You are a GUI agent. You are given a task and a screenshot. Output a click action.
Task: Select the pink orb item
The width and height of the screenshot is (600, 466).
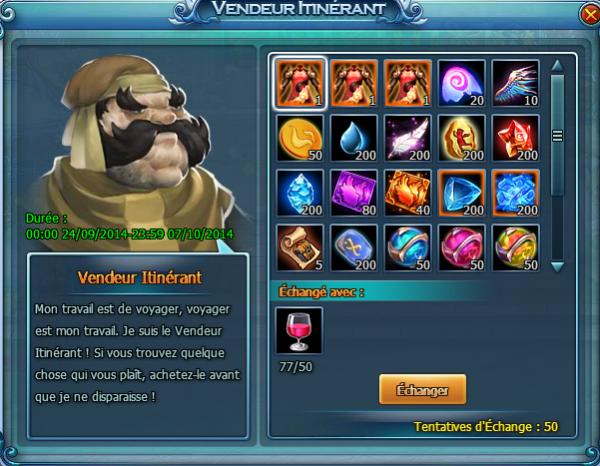point(461,248)
